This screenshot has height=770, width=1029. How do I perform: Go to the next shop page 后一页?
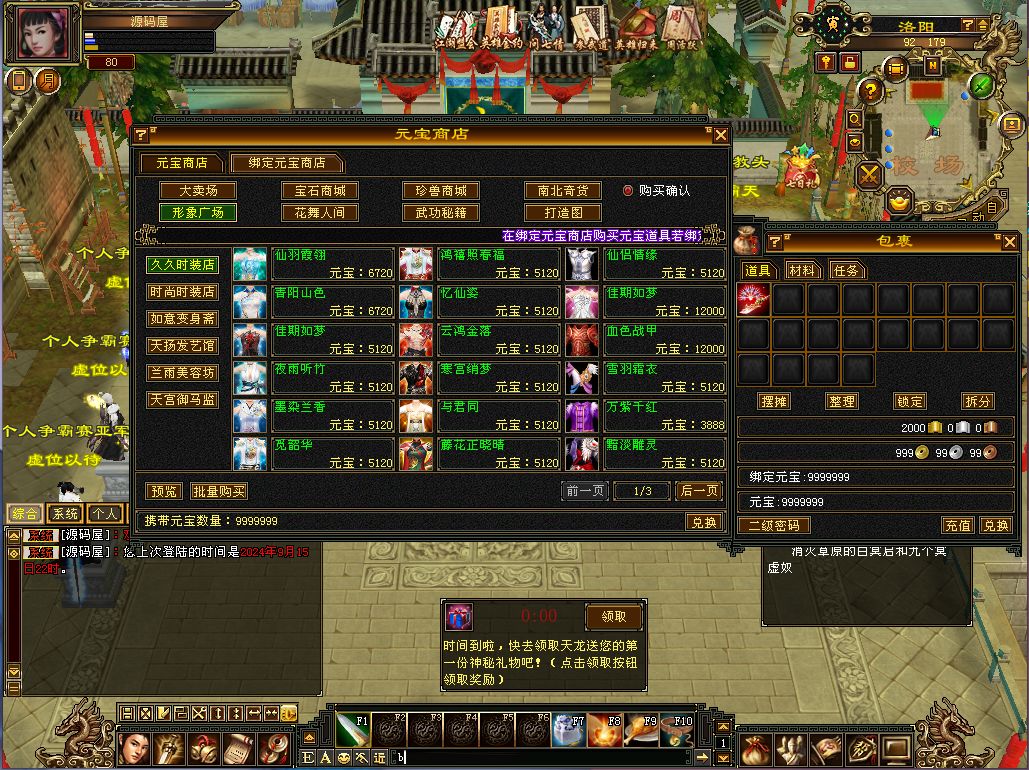click(699, 491)
